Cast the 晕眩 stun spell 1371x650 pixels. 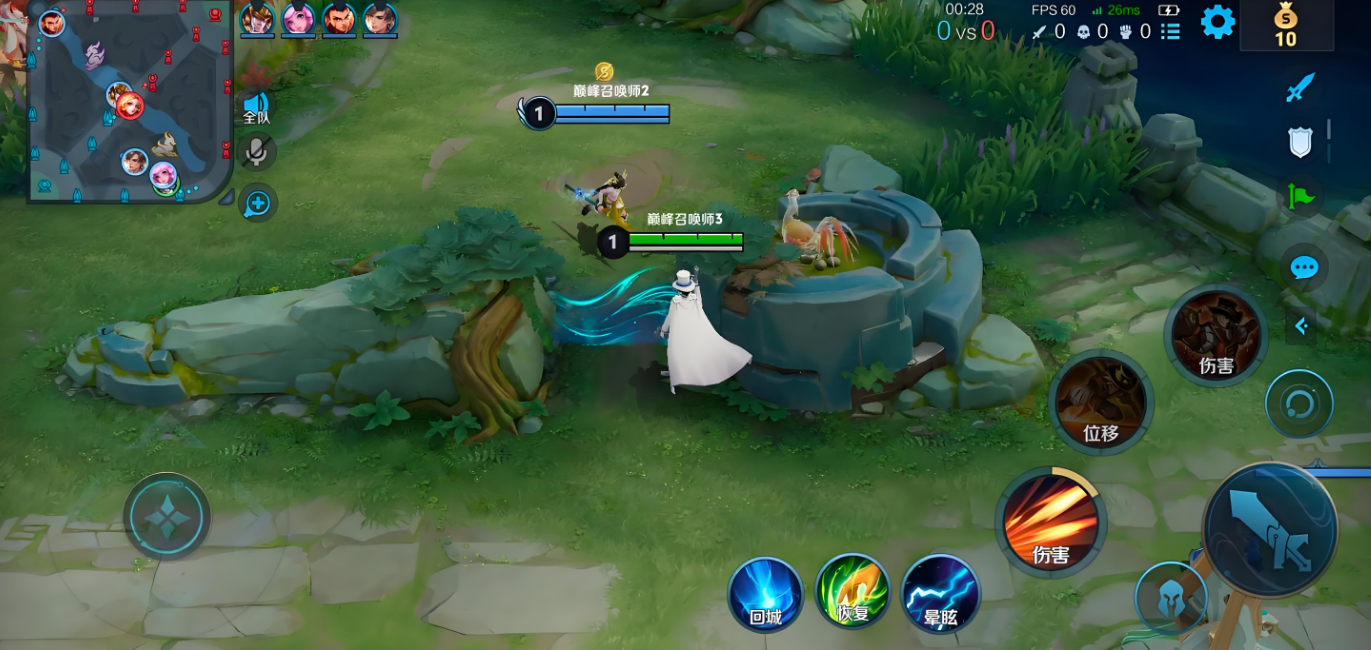940,594
